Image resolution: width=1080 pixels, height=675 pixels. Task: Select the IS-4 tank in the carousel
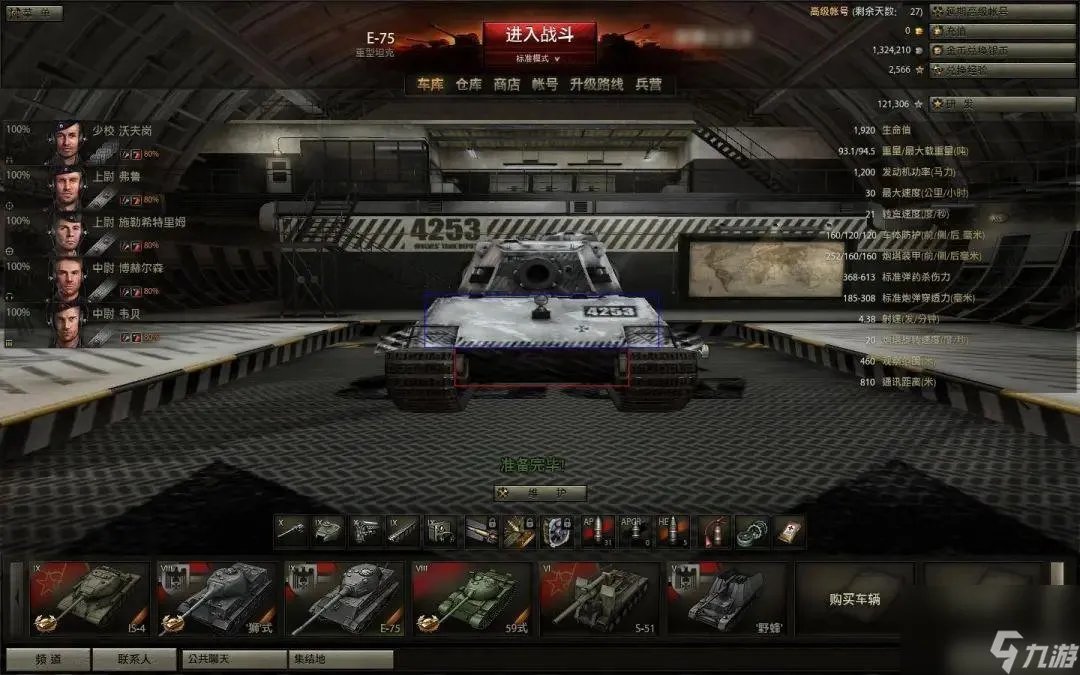pyautogui.click(x=89, y=598)
